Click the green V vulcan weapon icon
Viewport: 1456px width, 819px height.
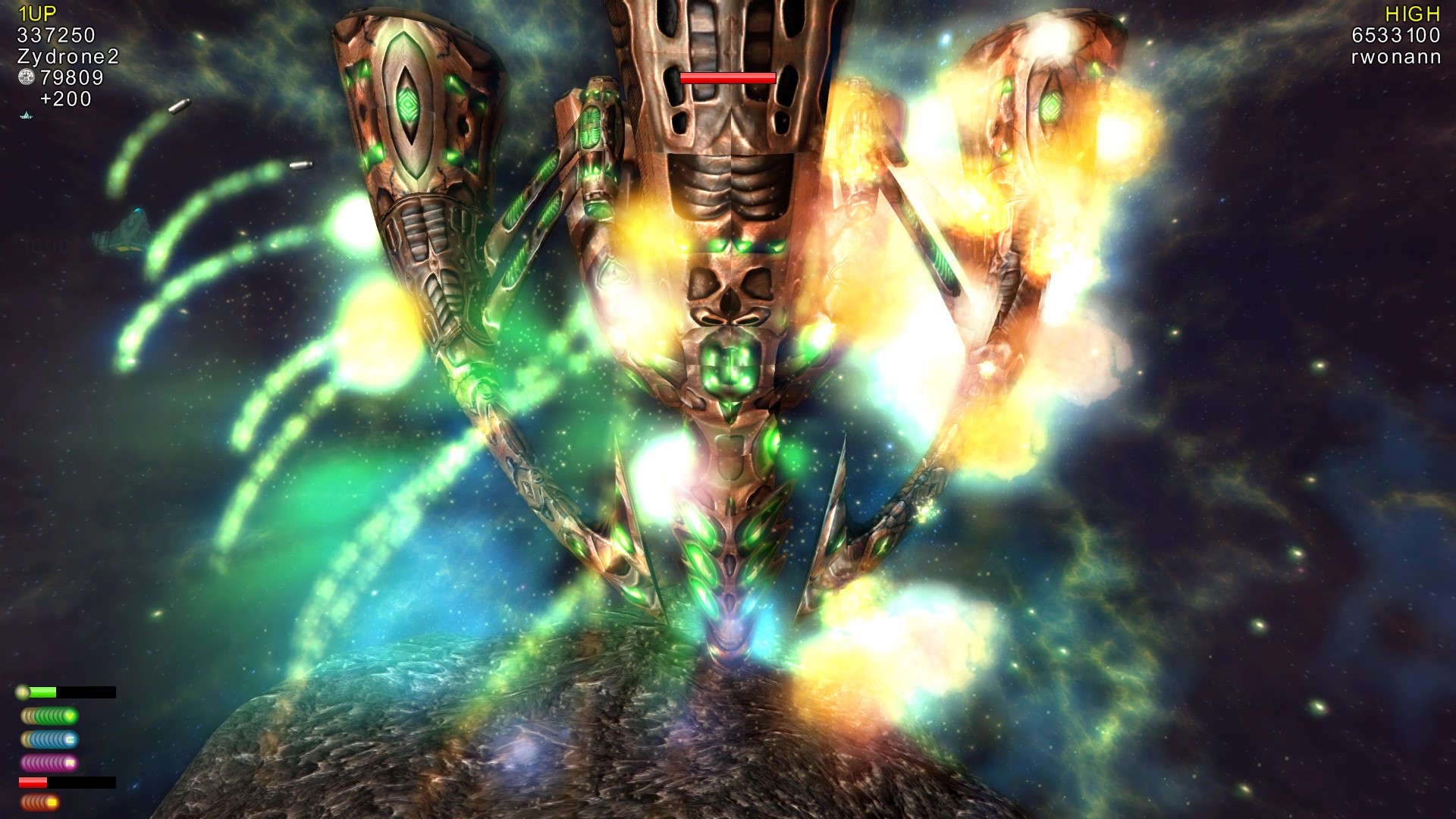tap(69, 716)
